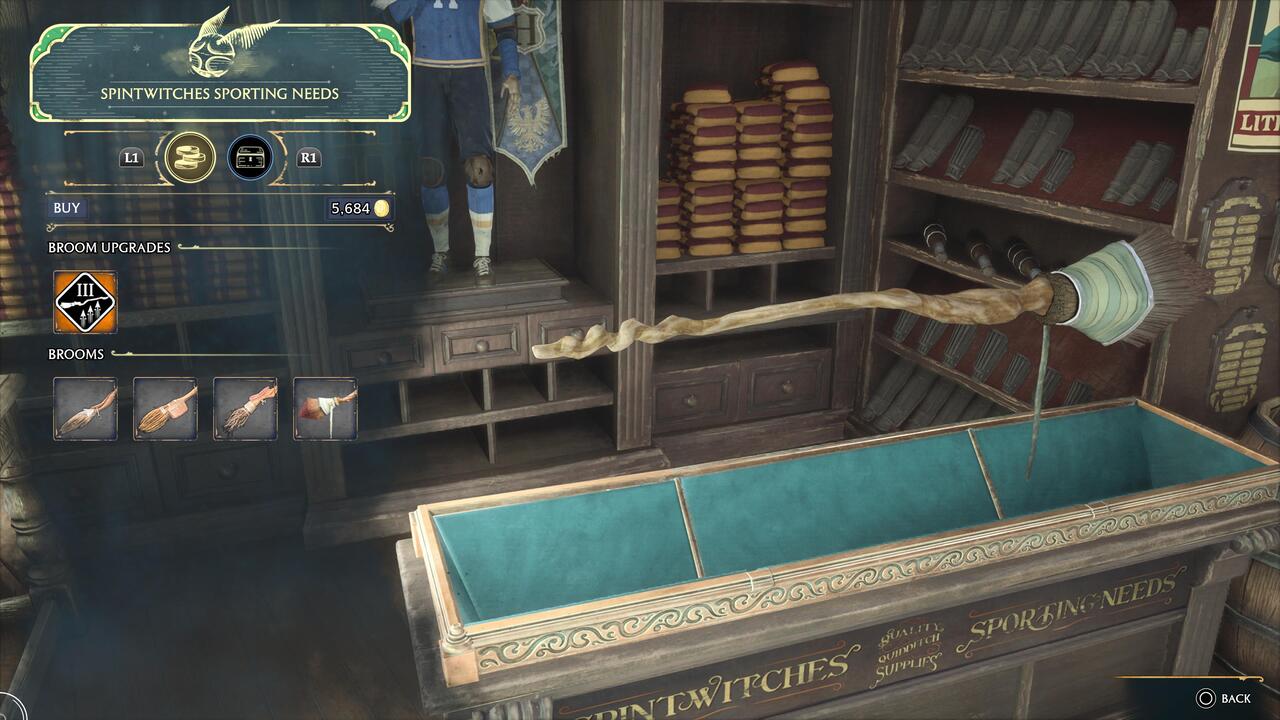Select the first broom thumbnail

[84, 409]
